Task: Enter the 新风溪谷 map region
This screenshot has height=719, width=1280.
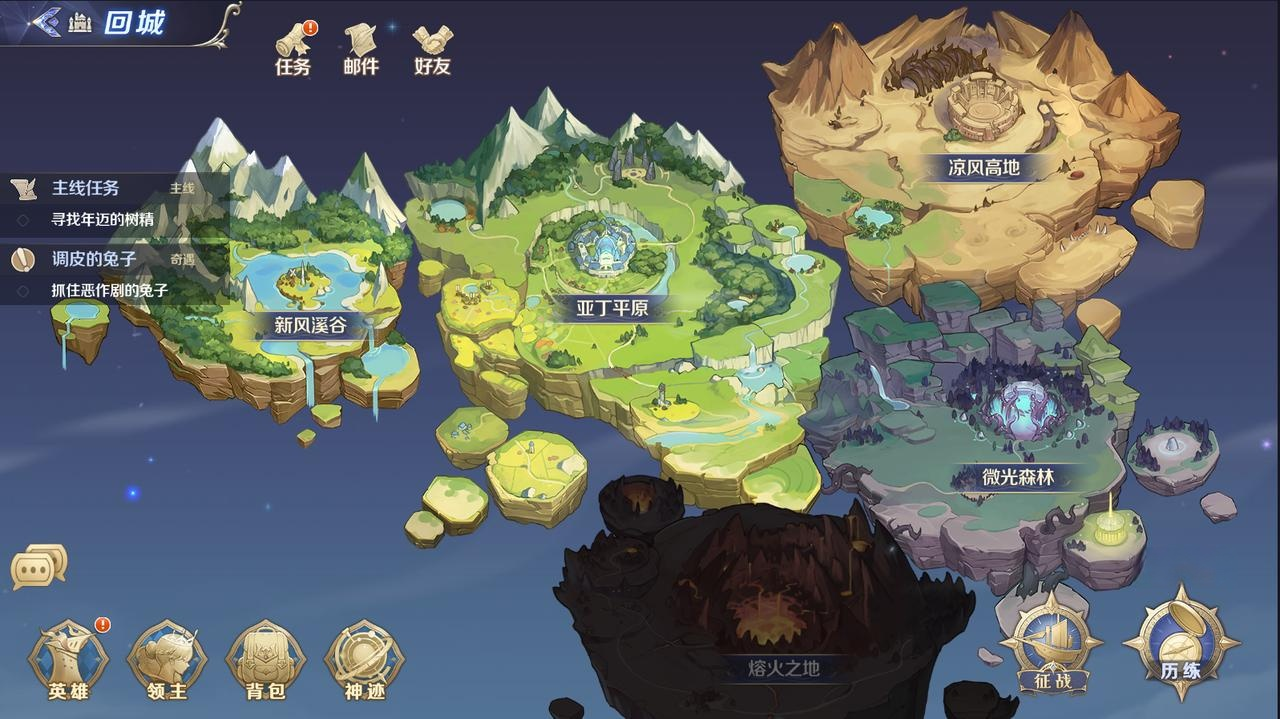Action: point(310,324)
